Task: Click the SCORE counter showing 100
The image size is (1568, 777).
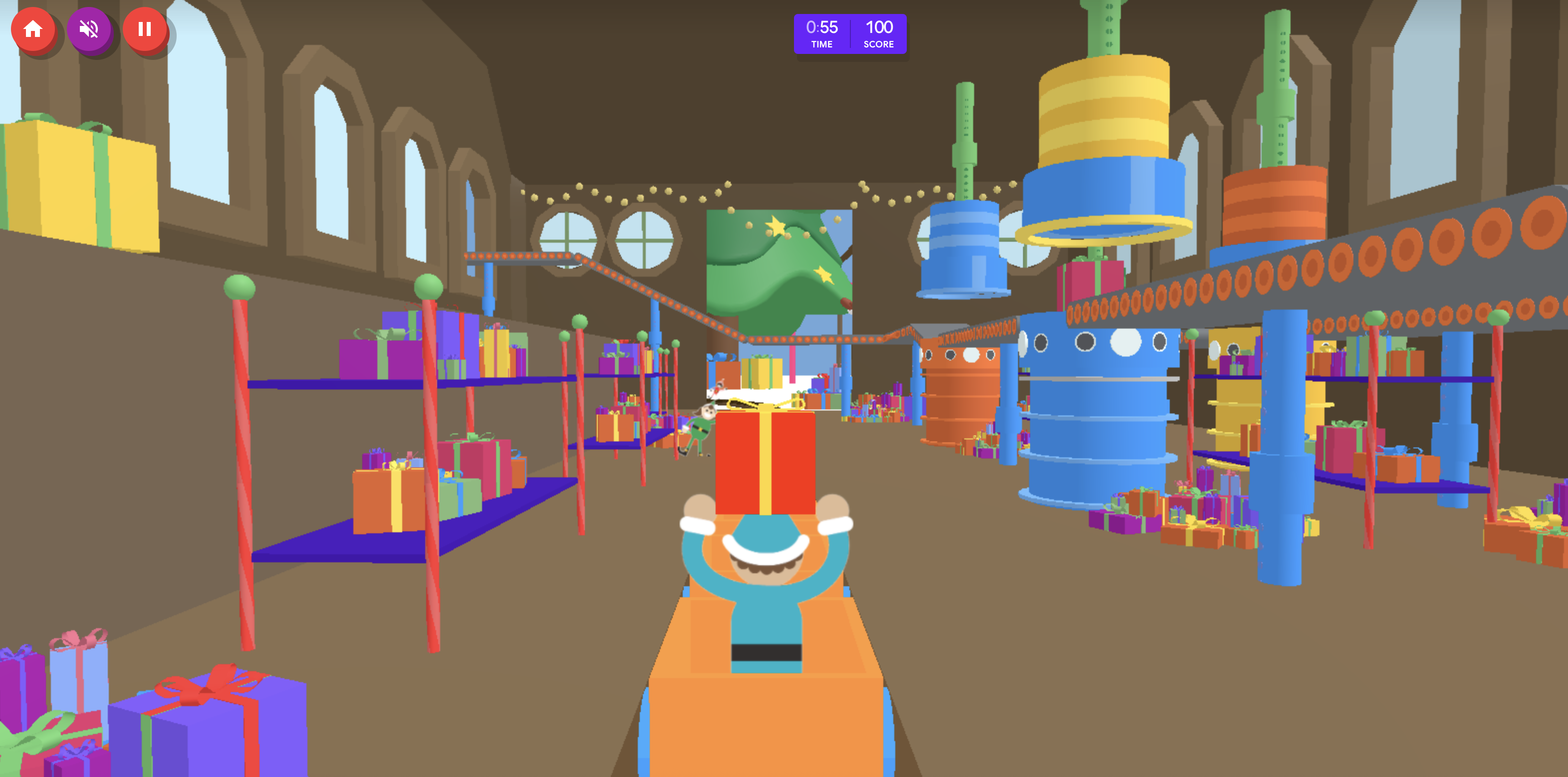Action: [x=879, y=33]
